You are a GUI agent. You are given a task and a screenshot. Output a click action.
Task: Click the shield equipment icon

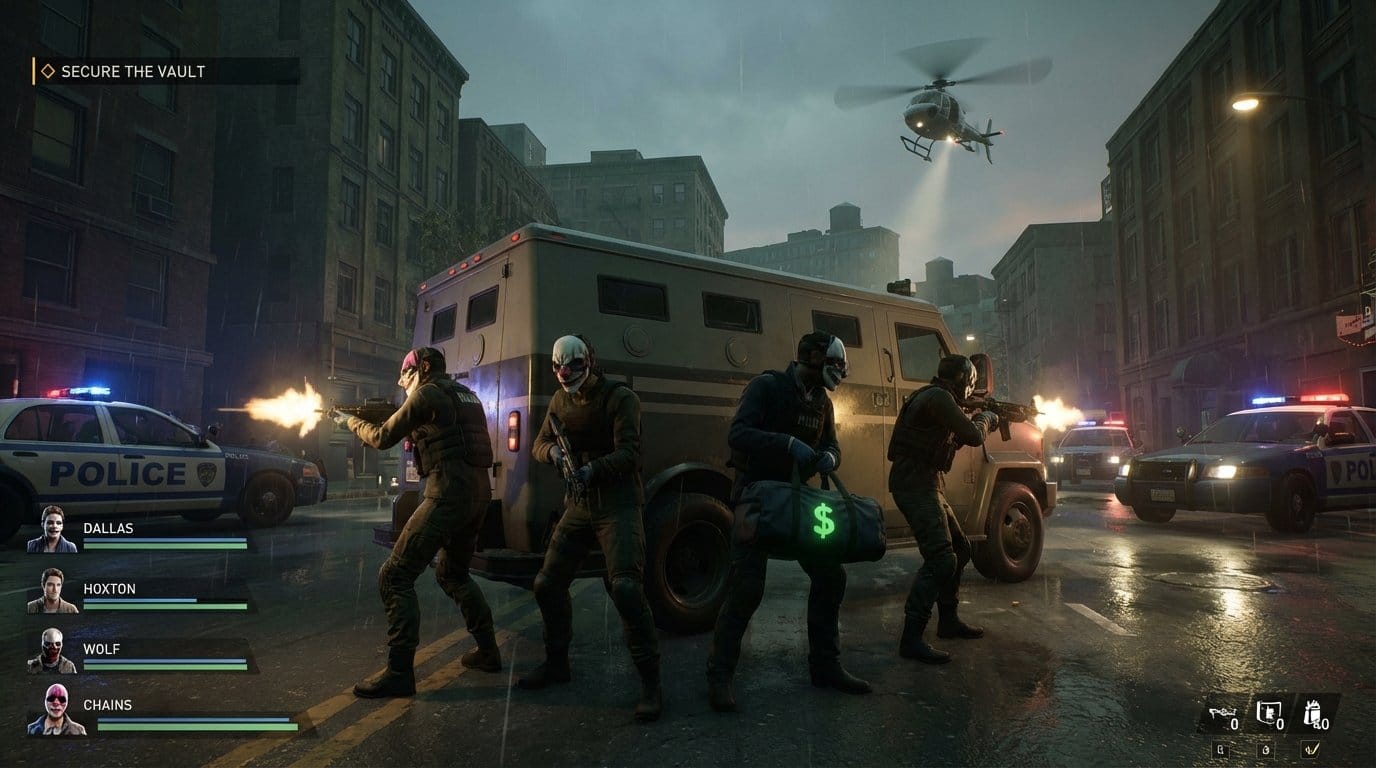click(x=1268, y=713)
